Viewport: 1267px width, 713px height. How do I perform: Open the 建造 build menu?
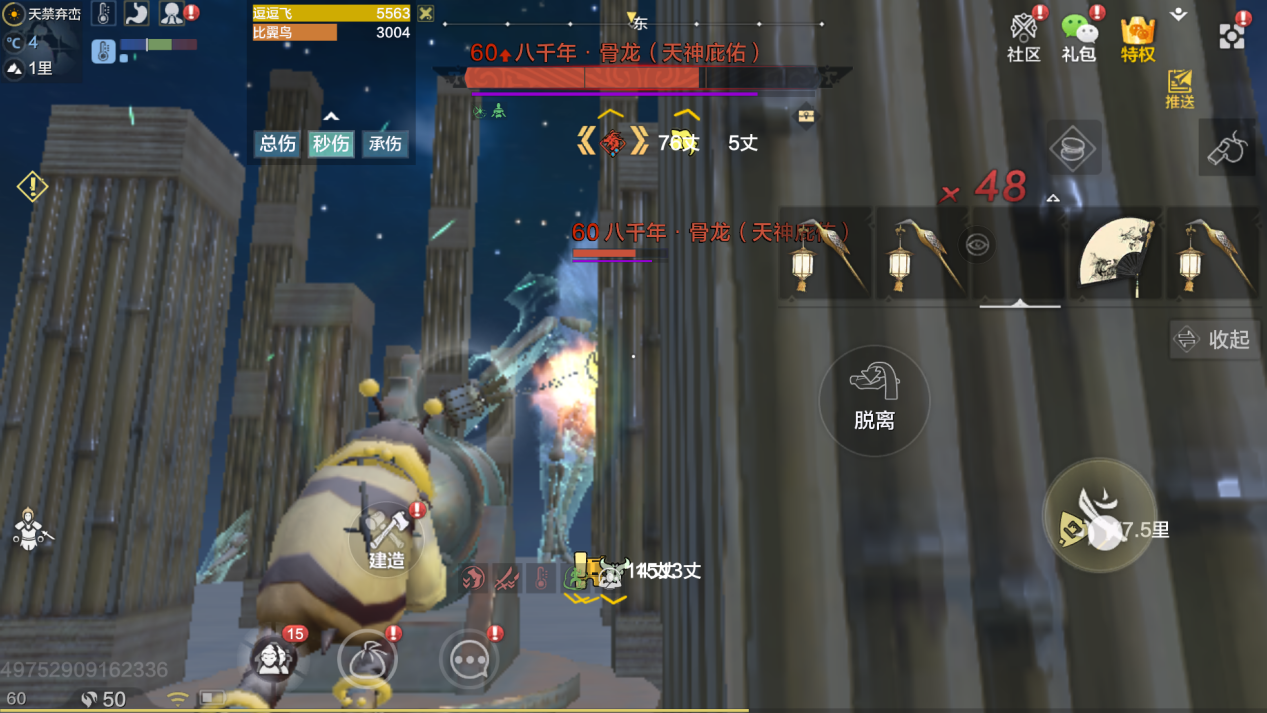coord(386,540)
